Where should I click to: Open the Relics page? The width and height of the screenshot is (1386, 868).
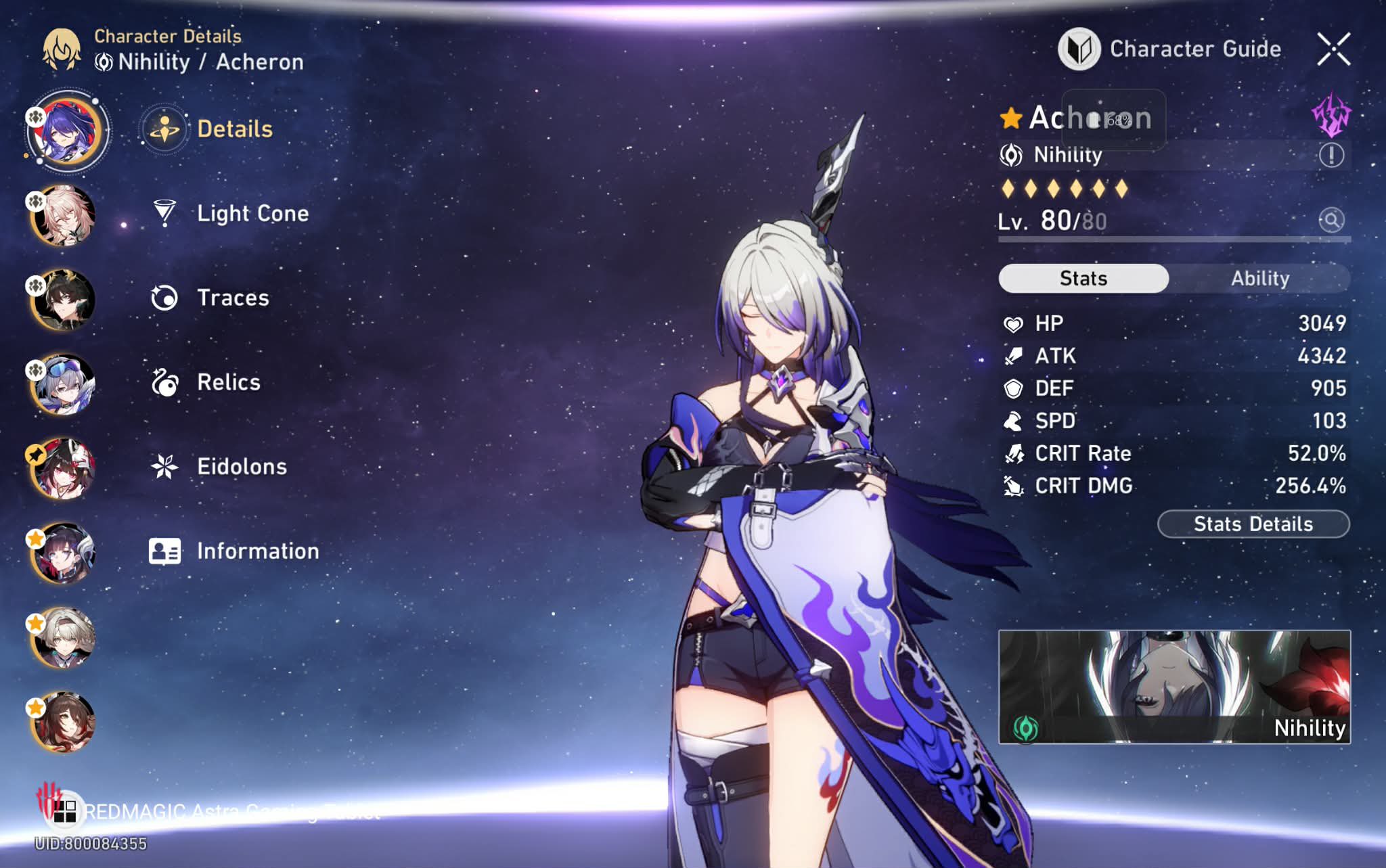(x=228, y=382)
